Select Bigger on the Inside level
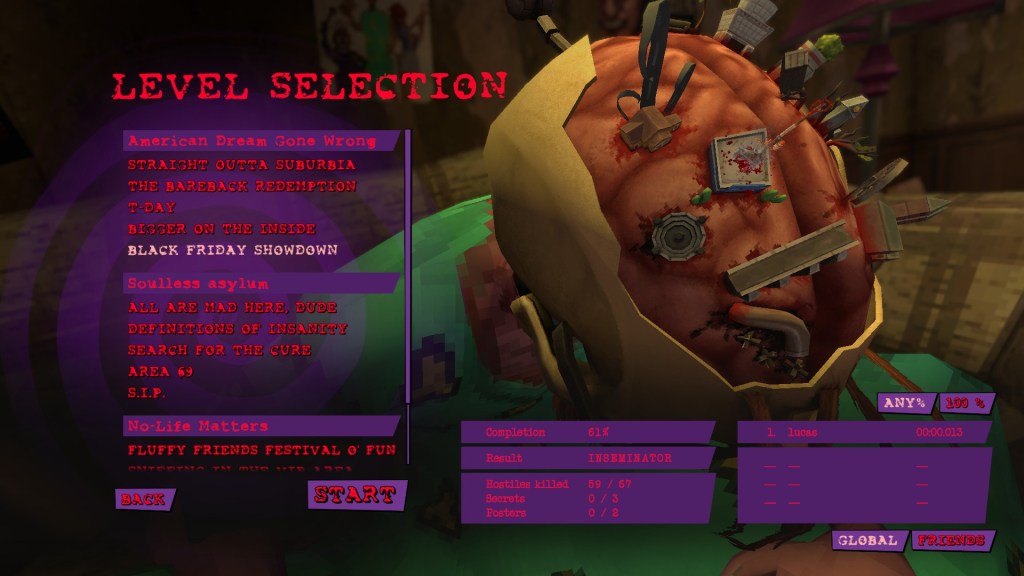 click(x=221, y=229)
